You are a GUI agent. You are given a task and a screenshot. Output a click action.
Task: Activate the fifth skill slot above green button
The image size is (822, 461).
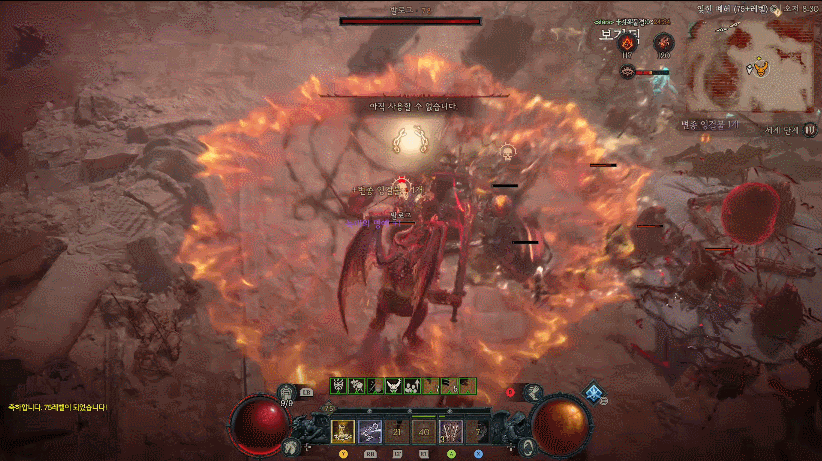(x=451, y=431)
